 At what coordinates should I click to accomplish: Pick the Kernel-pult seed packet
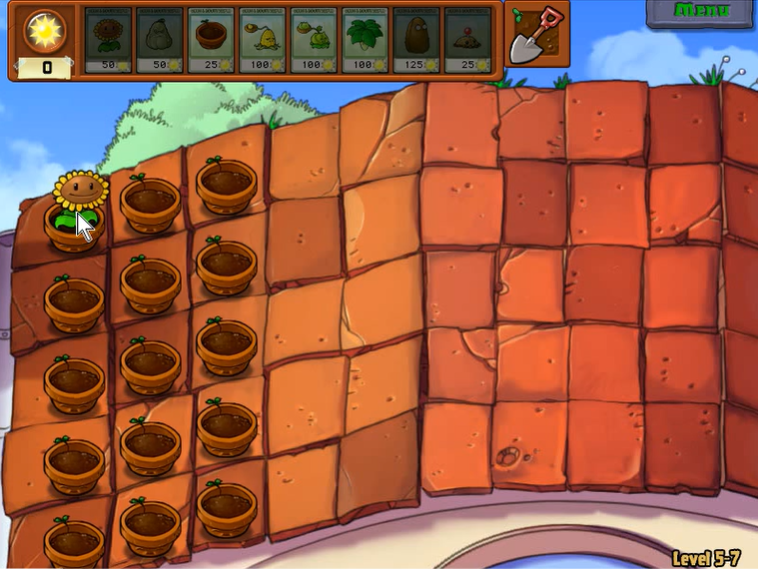point(263,40)
